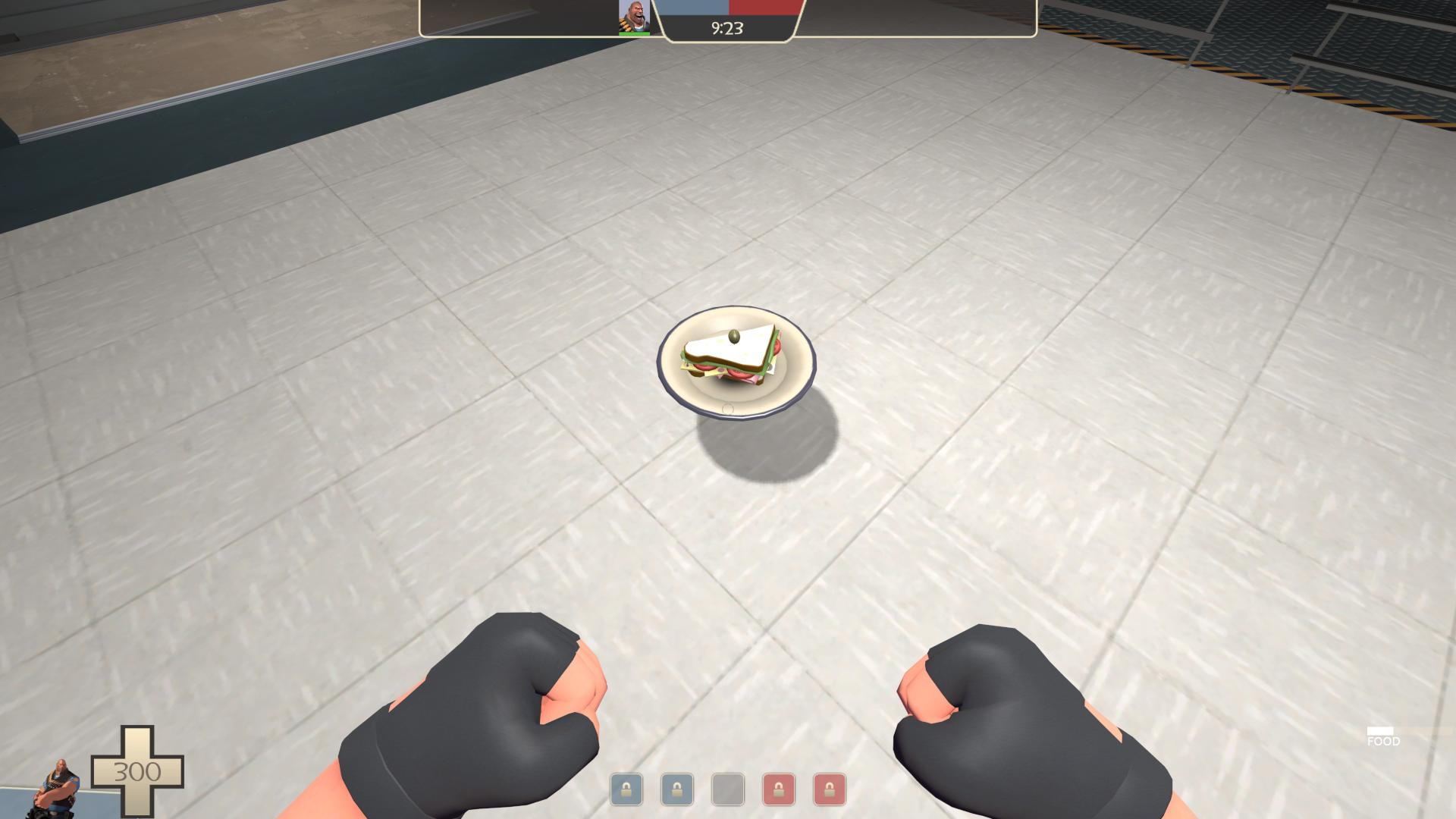
Task: Click the Heavy class portrait bottom left
Action: (57, 789)
